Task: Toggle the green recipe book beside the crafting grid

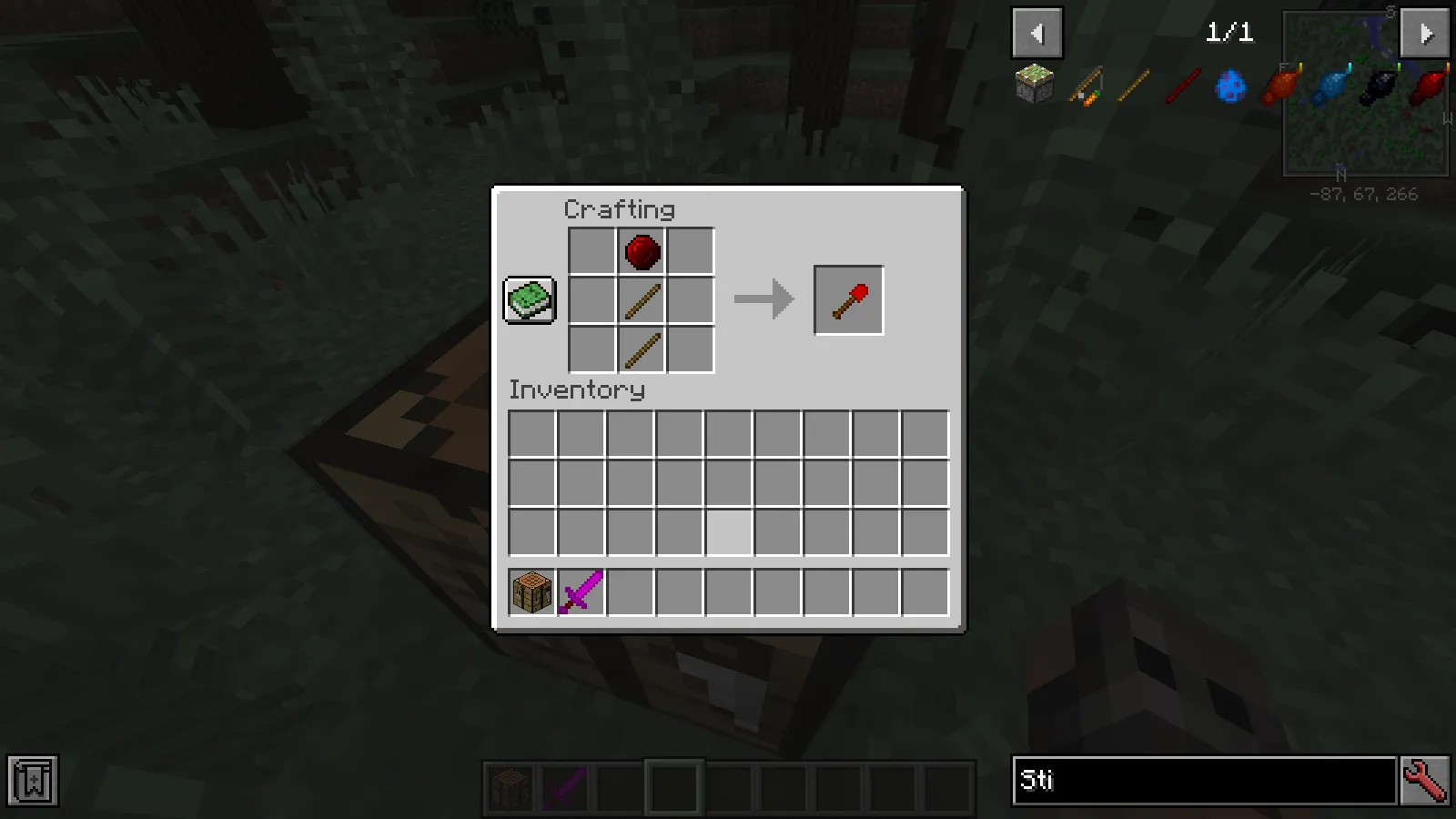Action: (x=529, y=299)
